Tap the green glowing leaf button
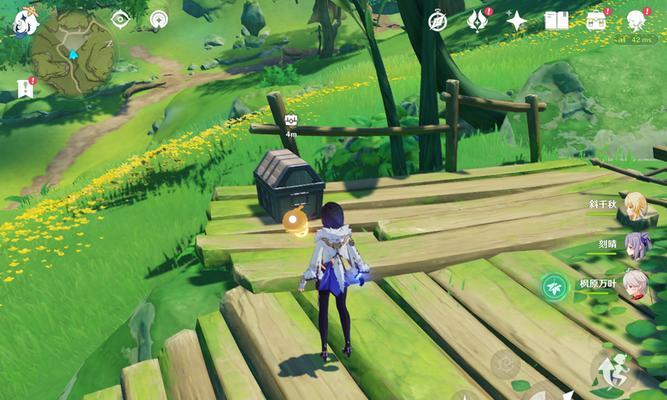Viewport: 667px width, 400px height. [553, 287]
